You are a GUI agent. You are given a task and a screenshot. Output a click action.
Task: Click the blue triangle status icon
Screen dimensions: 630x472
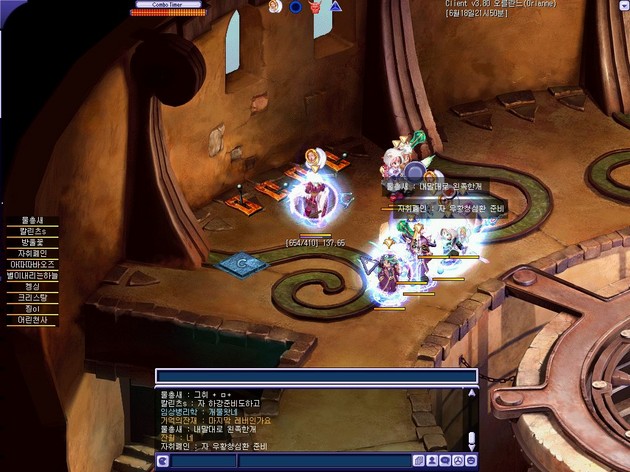(336, 7)
